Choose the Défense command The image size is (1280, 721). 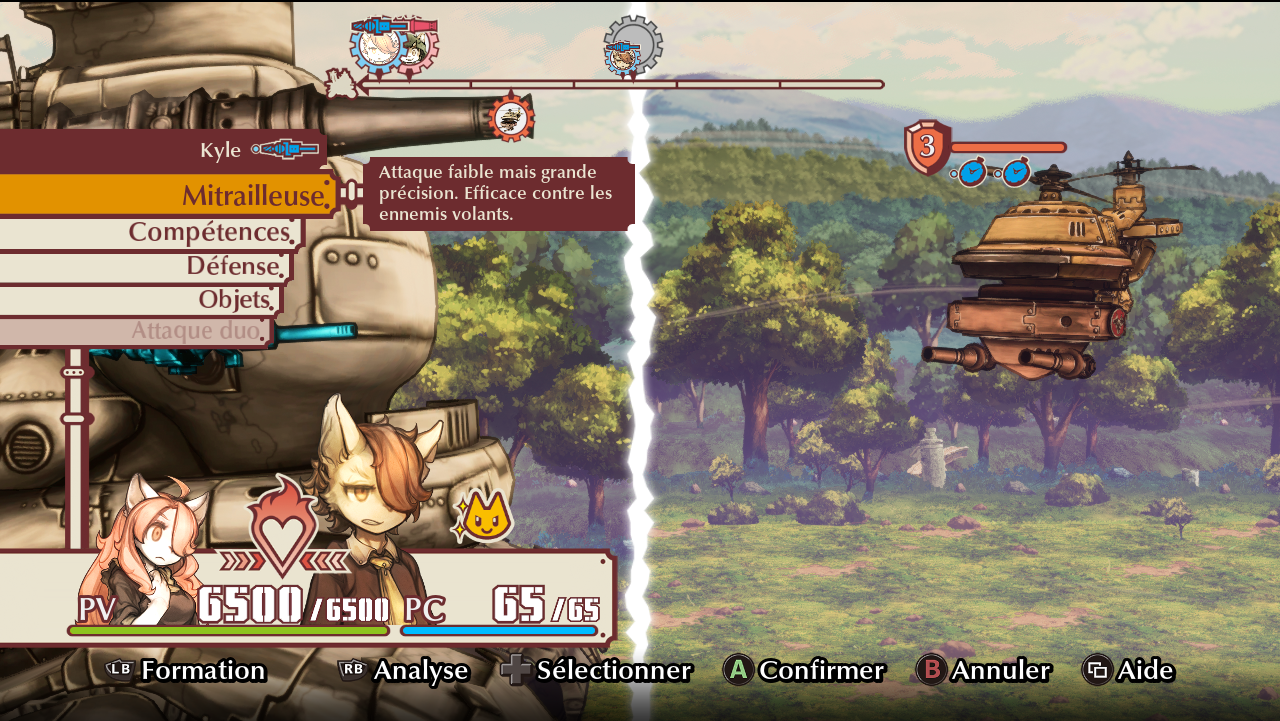(232, 266)
